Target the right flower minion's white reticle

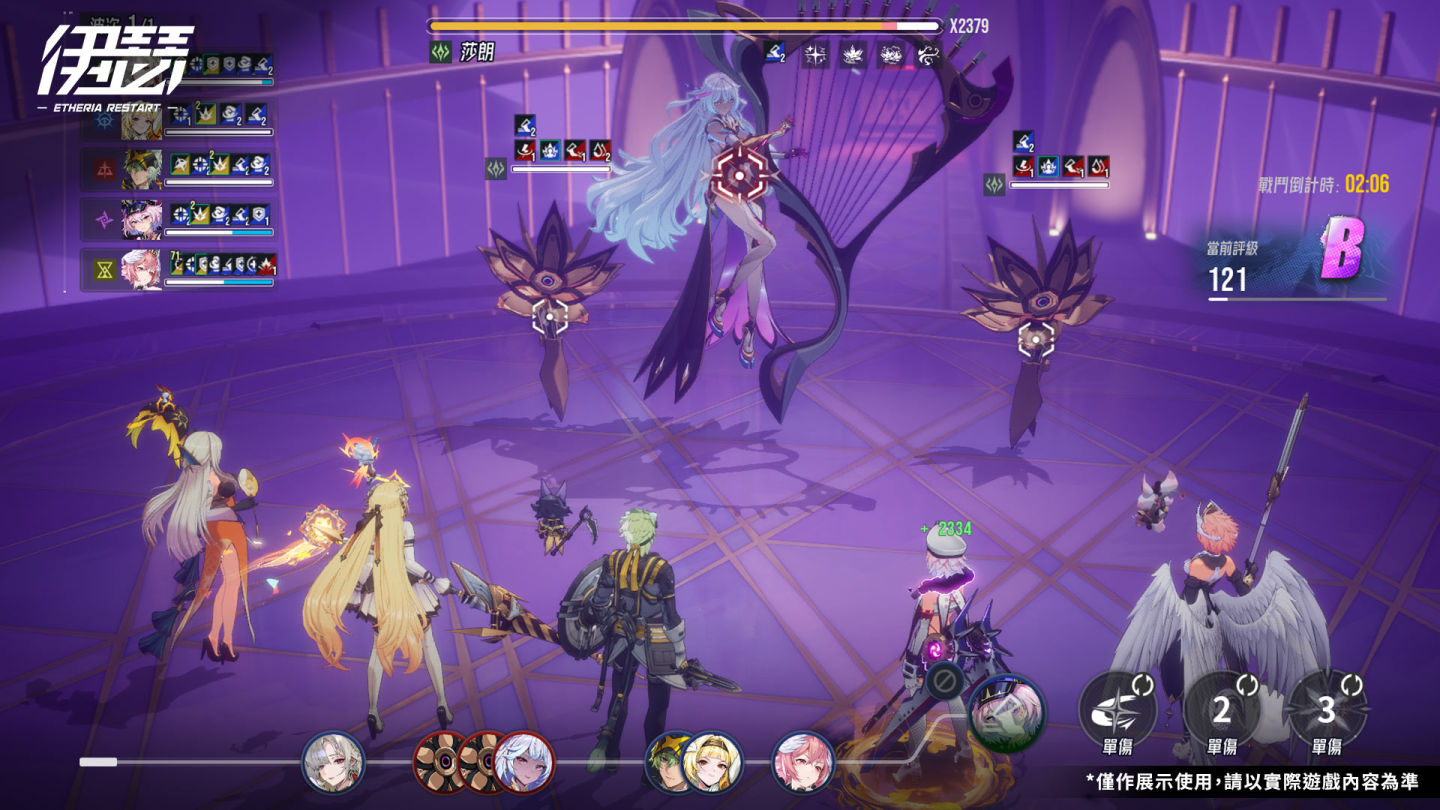click(1036, 339)
